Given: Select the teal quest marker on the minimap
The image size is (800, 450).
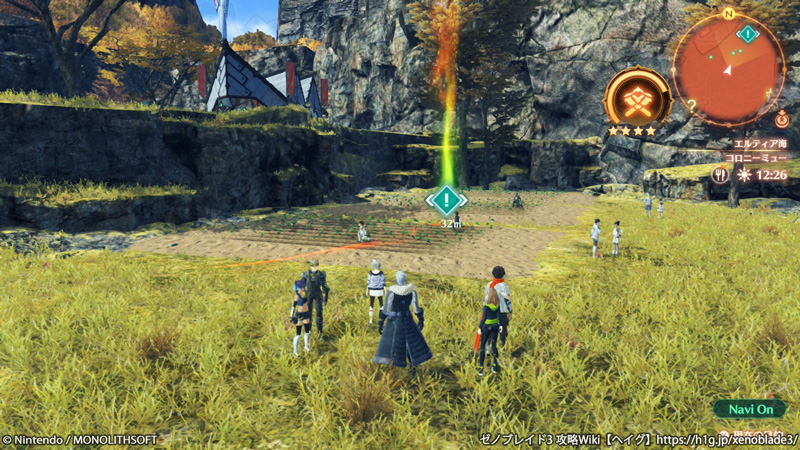Looking at the screenshot, I should 747,34.
